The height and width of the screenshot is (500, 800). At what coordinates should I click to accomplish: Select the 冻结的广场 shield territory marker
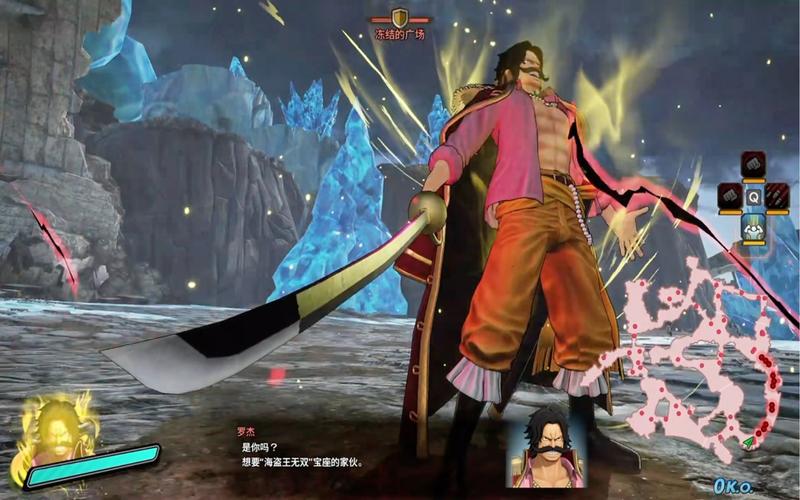(x=400, y=18)
